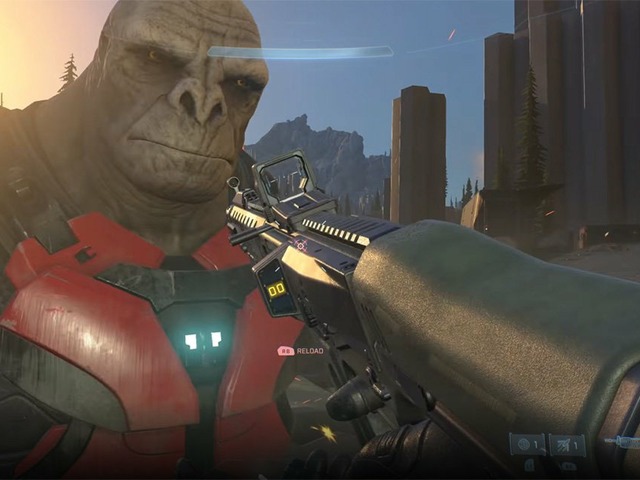The width and height of the screenshot is (640, 480).
Task: Select the frag grenade slot
Action: point(527,445)
